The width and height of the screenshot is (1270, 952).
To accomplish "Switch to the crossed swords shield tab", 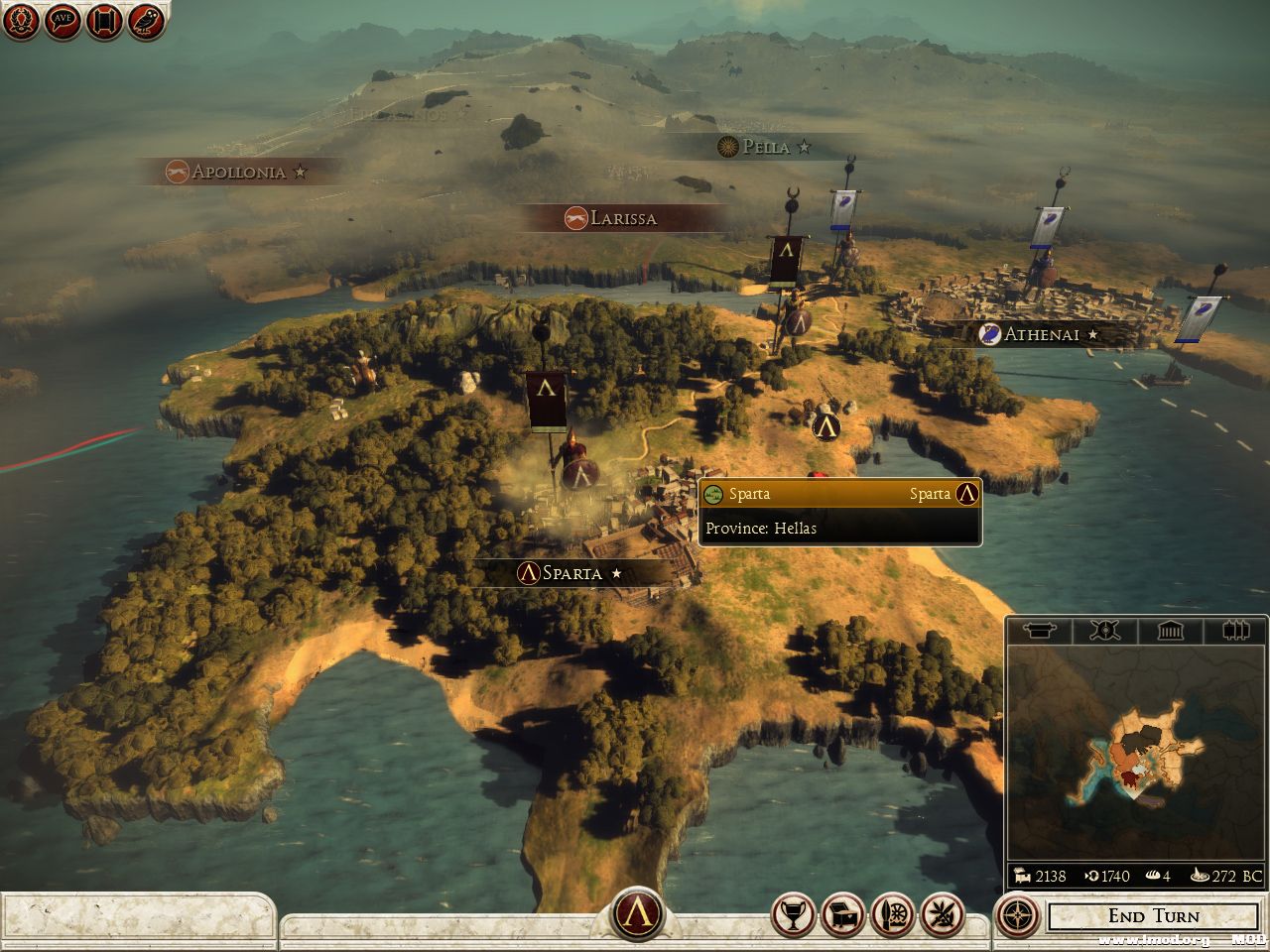I will [1103, 631].
